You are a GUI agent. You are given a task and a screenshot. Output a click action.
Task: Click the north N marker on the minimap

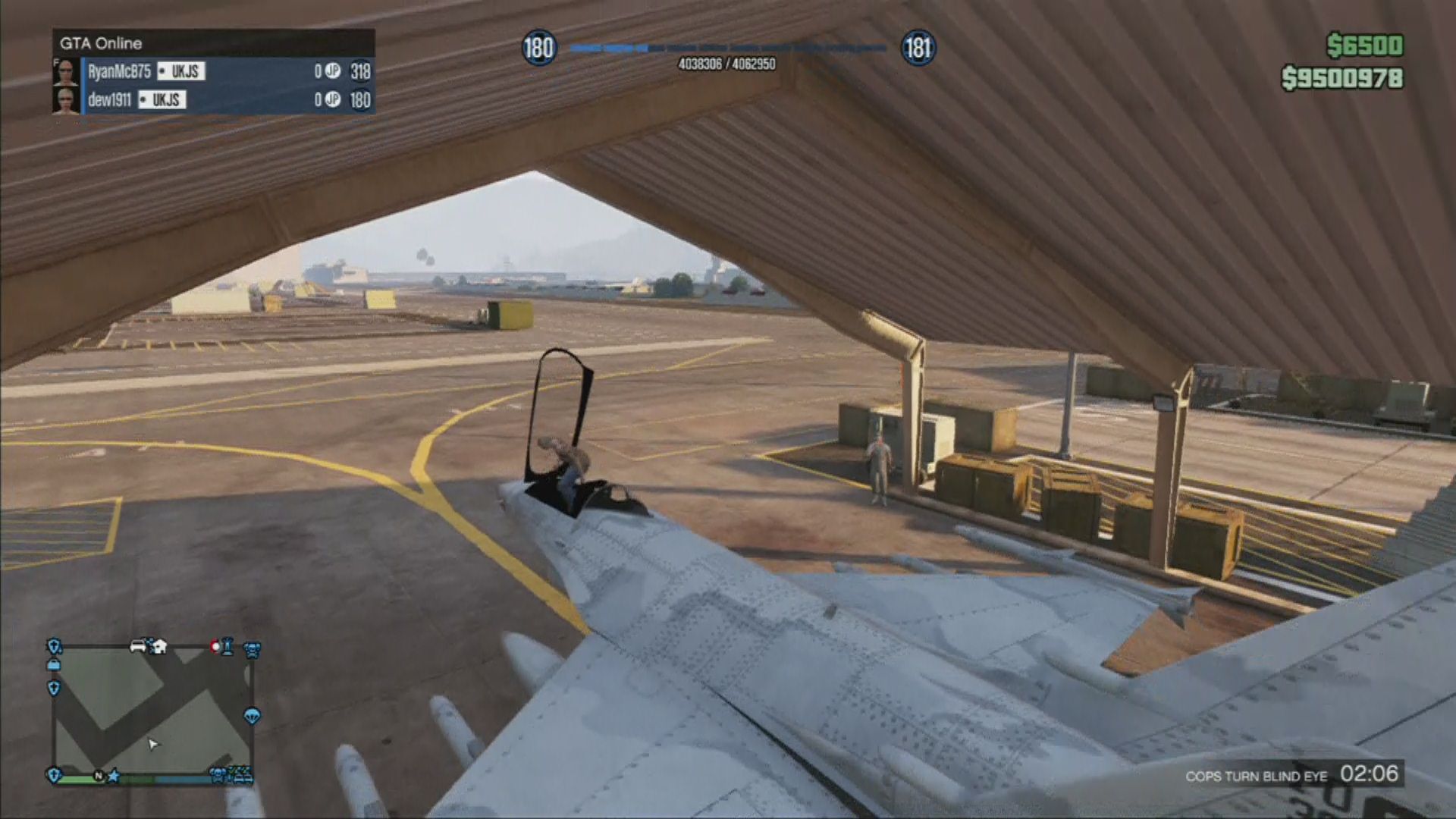coord(99,776)
